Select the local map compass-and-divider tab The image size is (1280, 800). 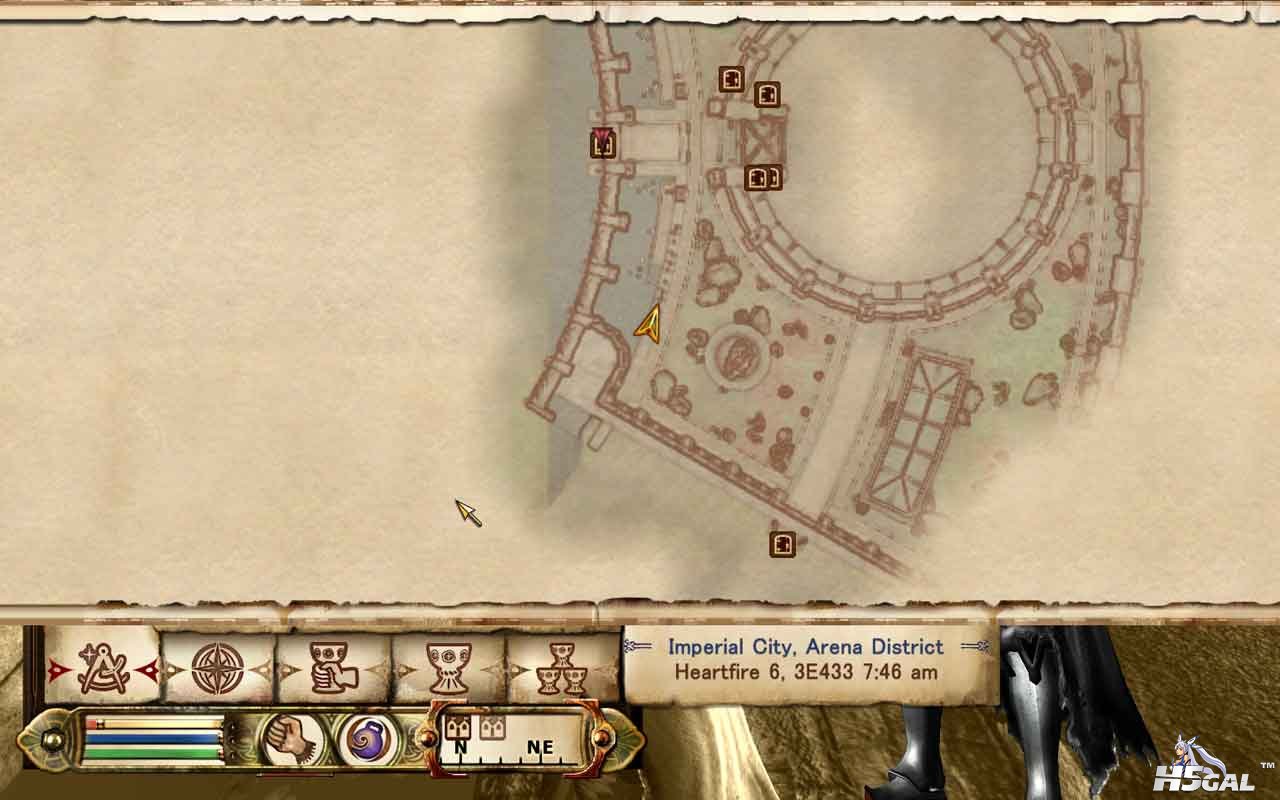click(x=102, y=668)
